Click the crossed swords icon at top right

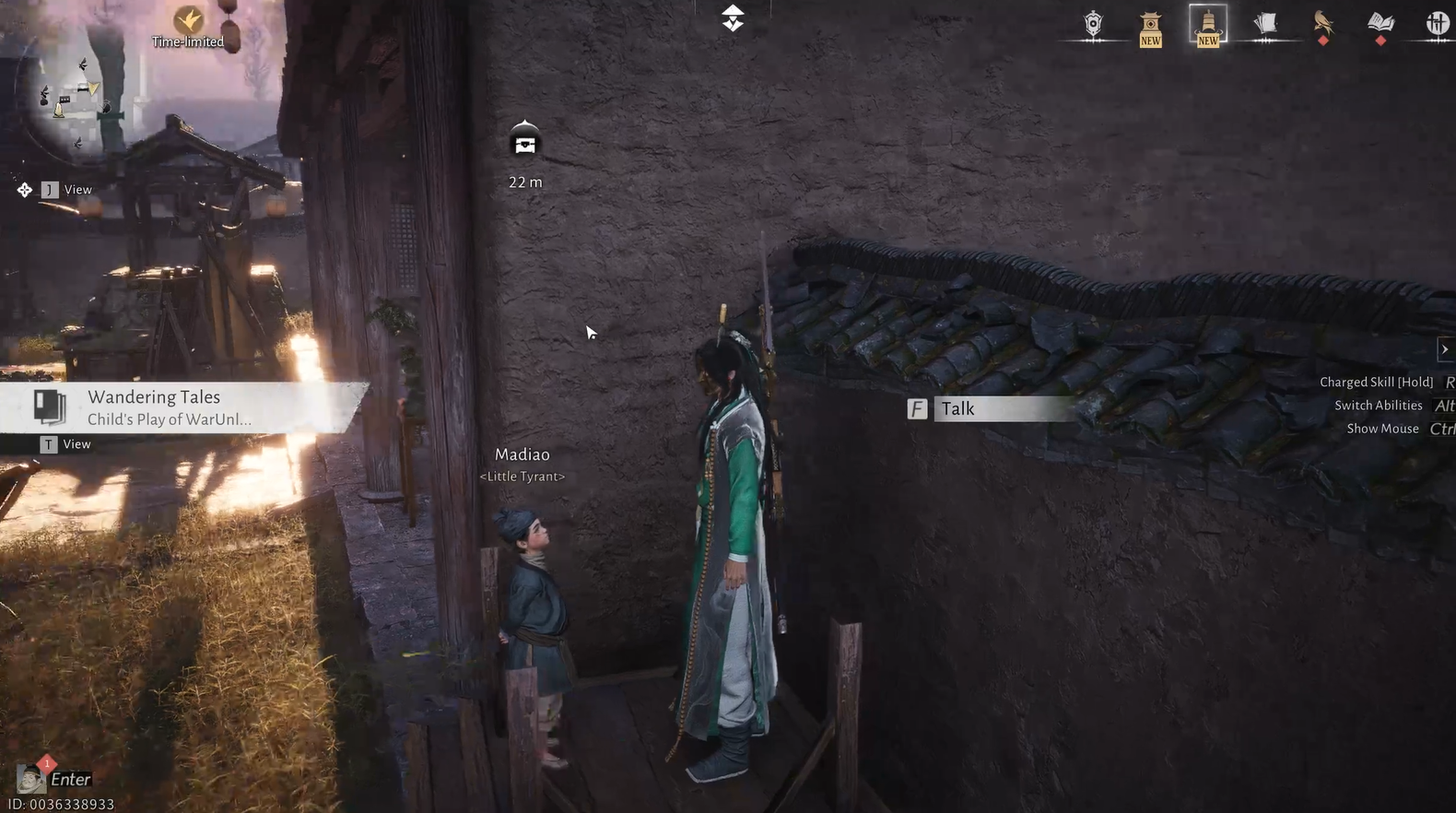point(1436,23)
